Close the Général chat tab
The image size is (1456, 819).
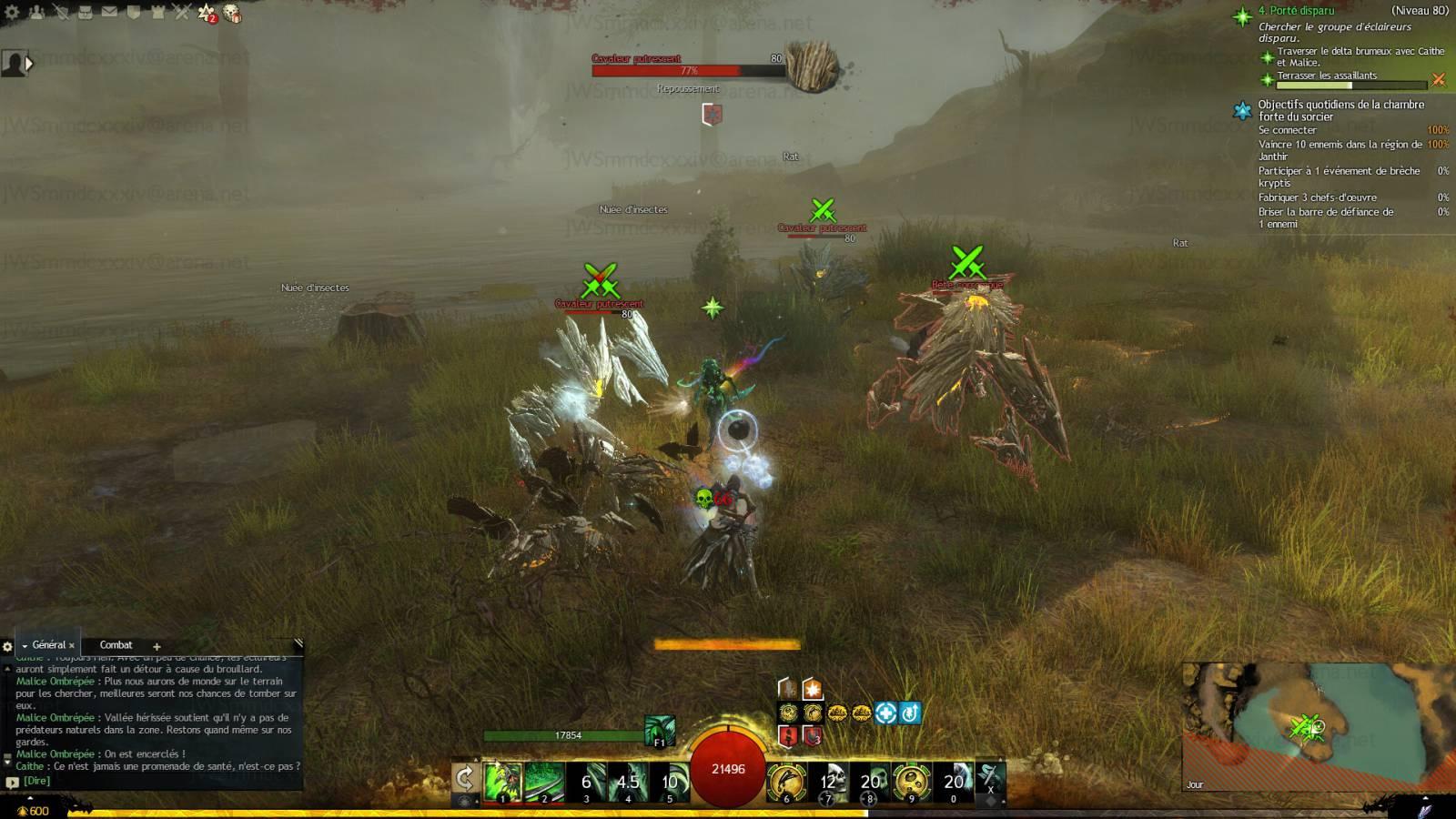[x=72, y=646]
